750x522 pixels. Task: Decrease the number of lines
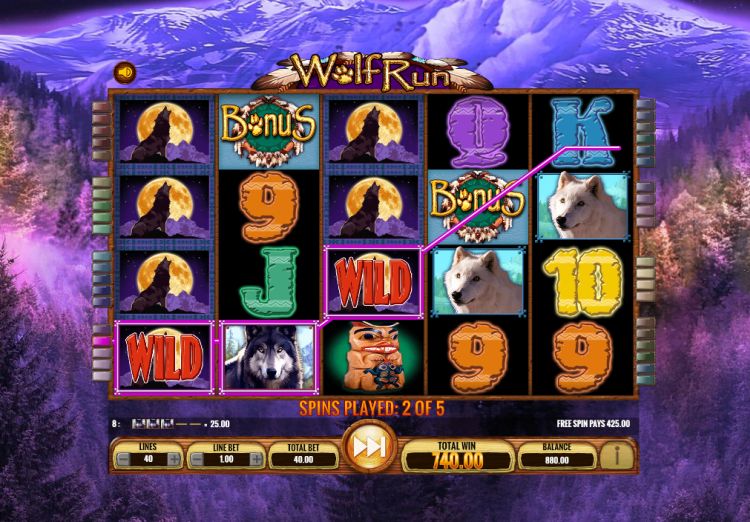[121, 459]
